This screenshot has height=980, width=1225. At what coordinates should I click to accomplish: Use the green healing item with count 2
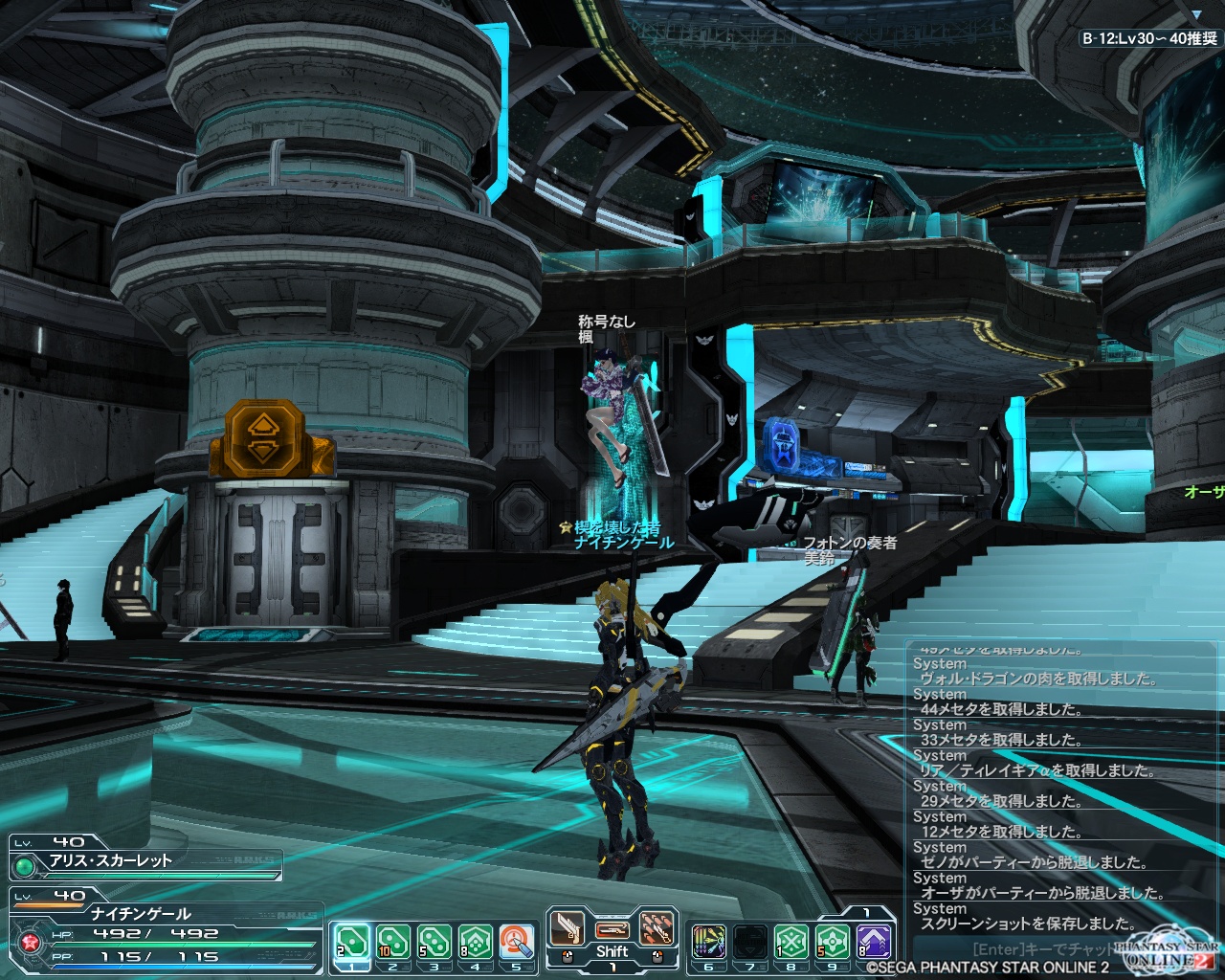pos(350,943)
